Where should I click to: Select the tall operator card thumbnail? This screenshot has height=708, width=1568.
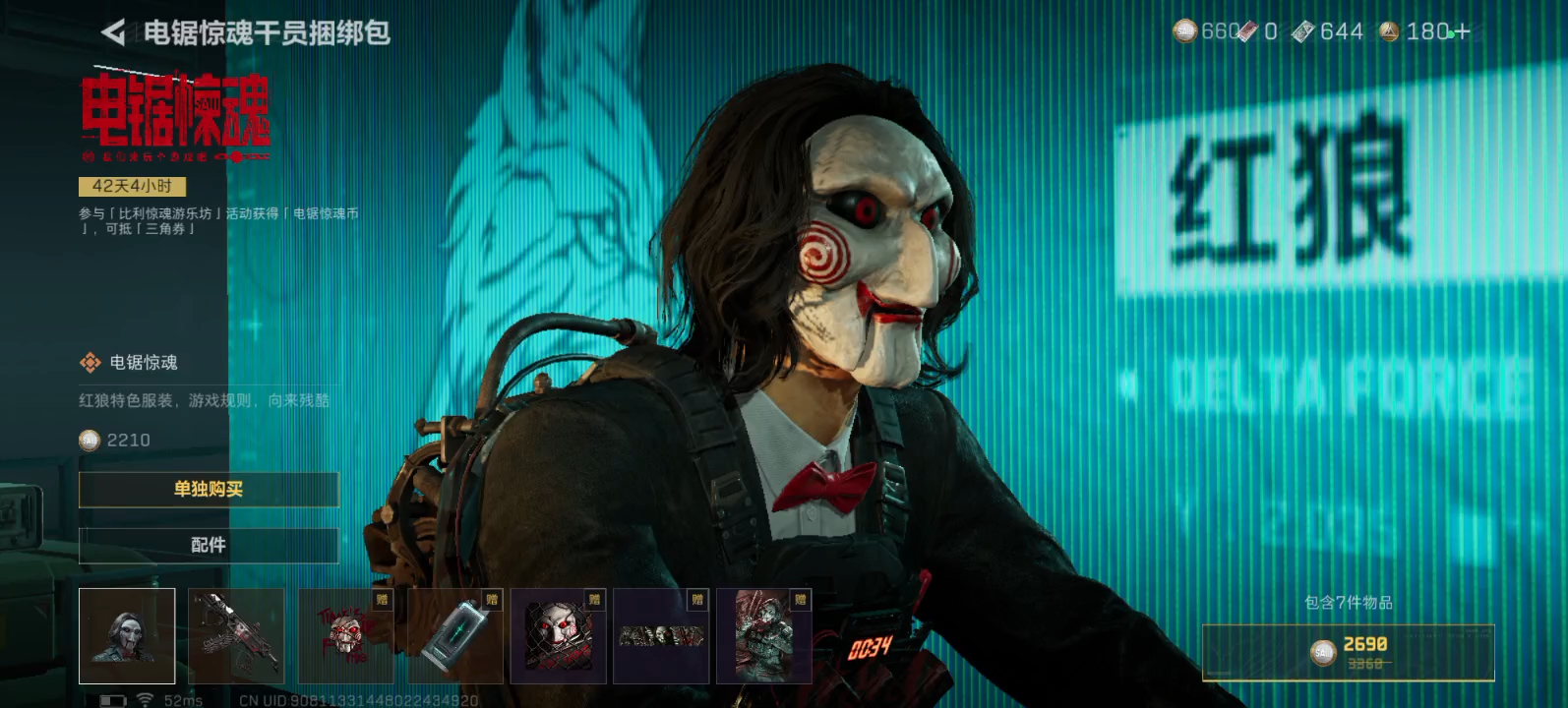(x=764, y=636)
